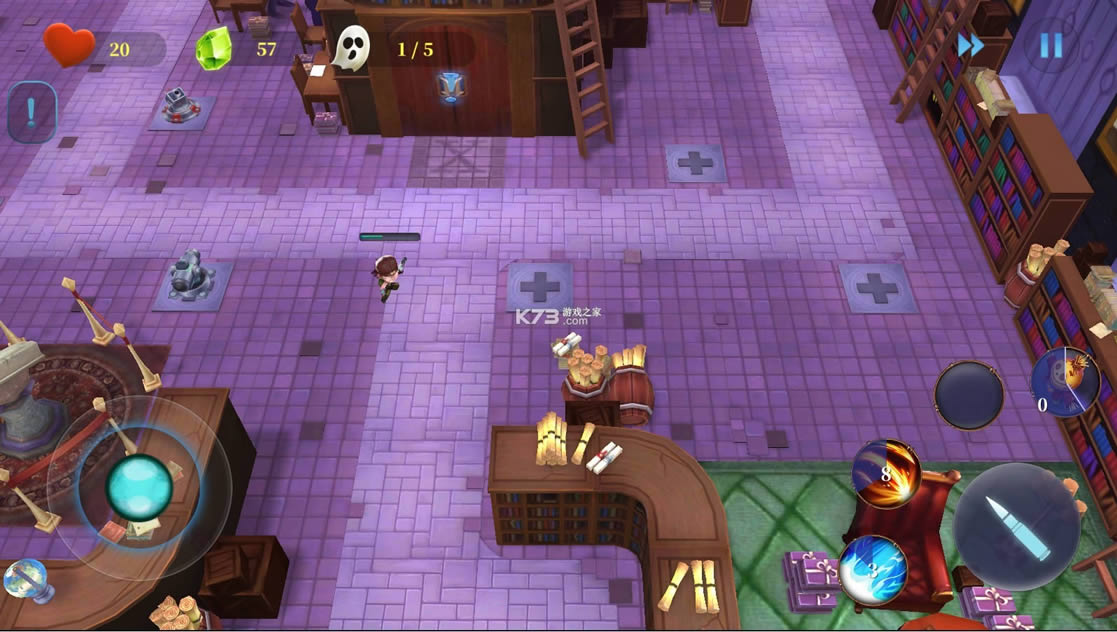Screen dimensions: 1117x632
Task: Toggle the fast-forward speed button
Action: tap(970, 46)
